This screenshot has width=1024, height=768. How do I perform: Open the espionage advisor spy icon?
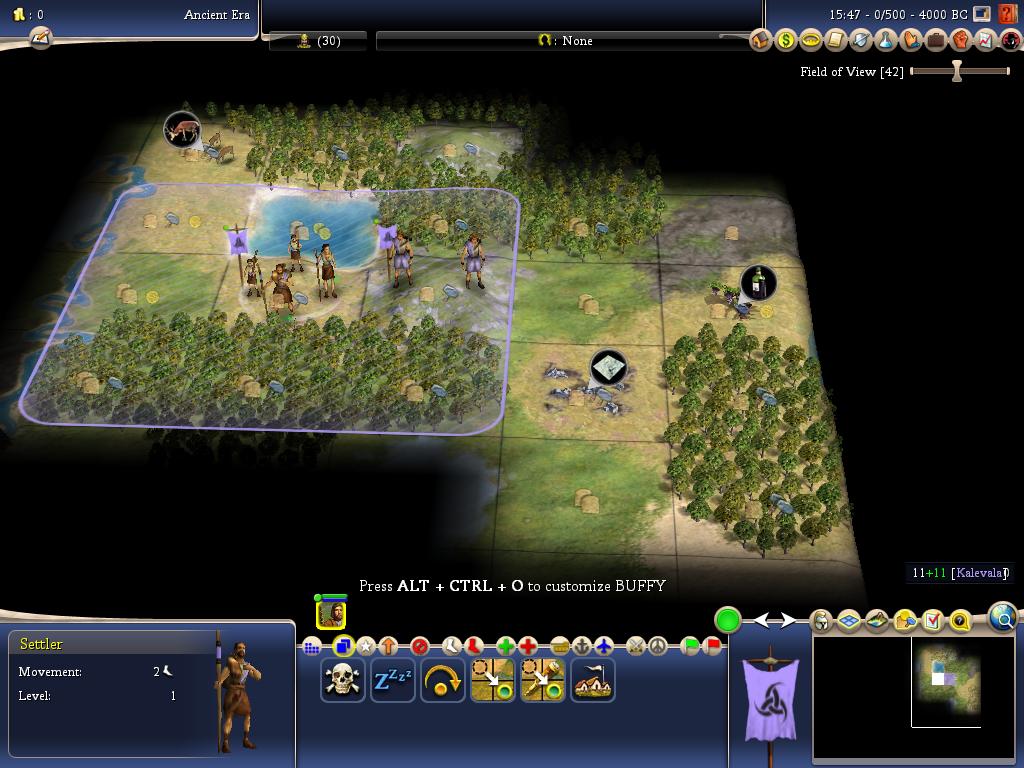coord(1010,41)
